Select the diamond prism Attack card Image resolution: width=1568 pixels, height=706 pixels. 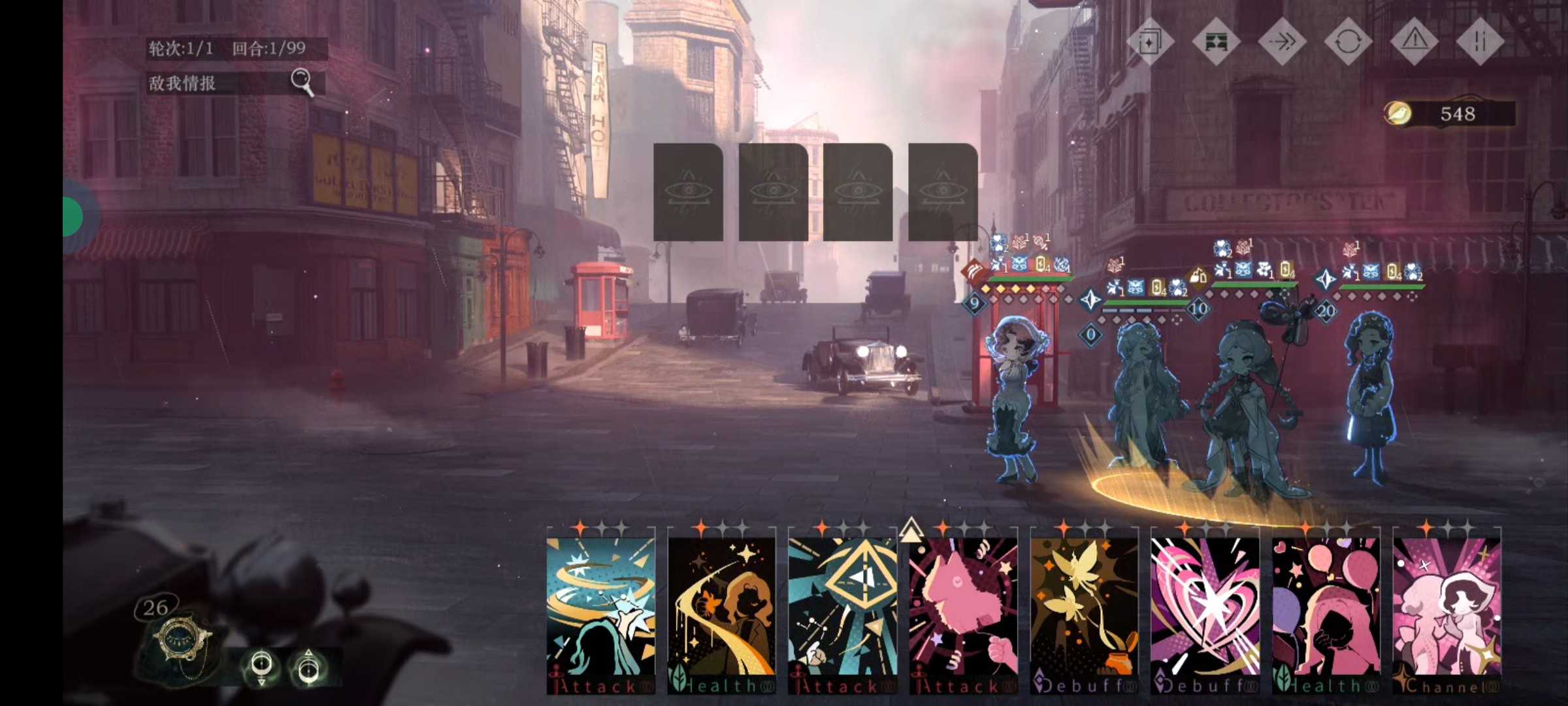click(x=842, y=608)
